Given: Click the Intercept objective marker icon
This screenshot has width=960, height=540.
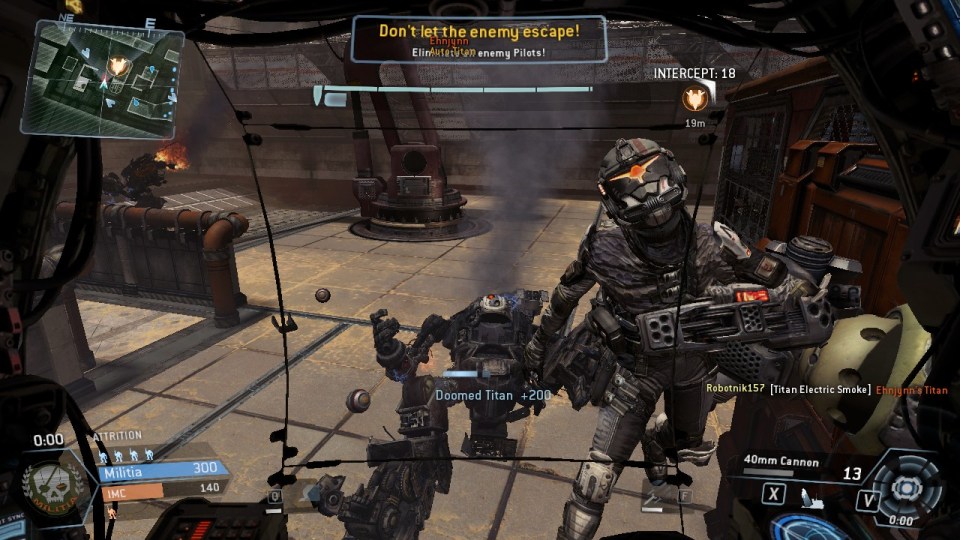Looking at the screenshot, I should [x=695, y=98].
